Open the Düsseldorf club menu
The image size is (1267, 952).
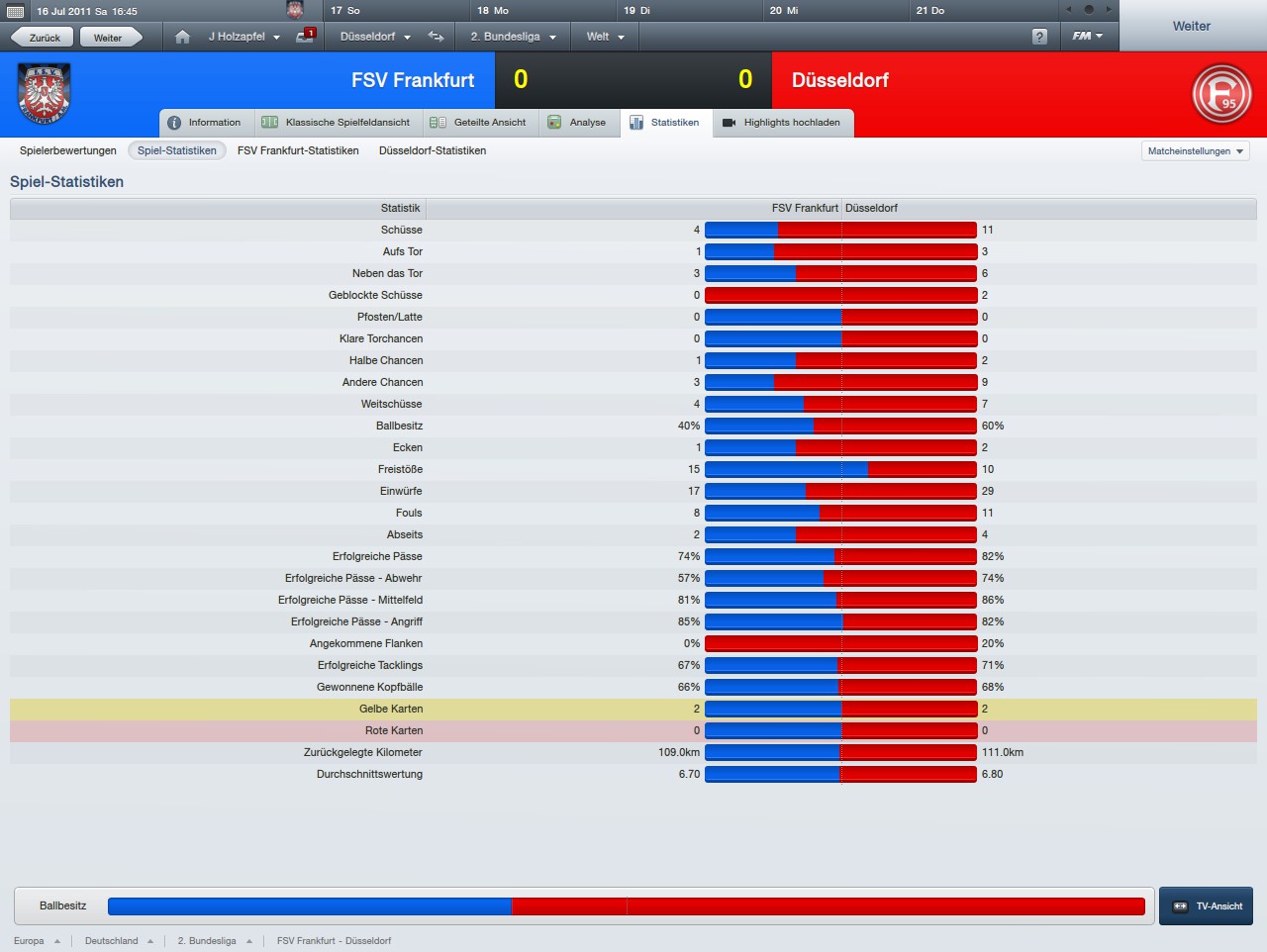point(374,37)
